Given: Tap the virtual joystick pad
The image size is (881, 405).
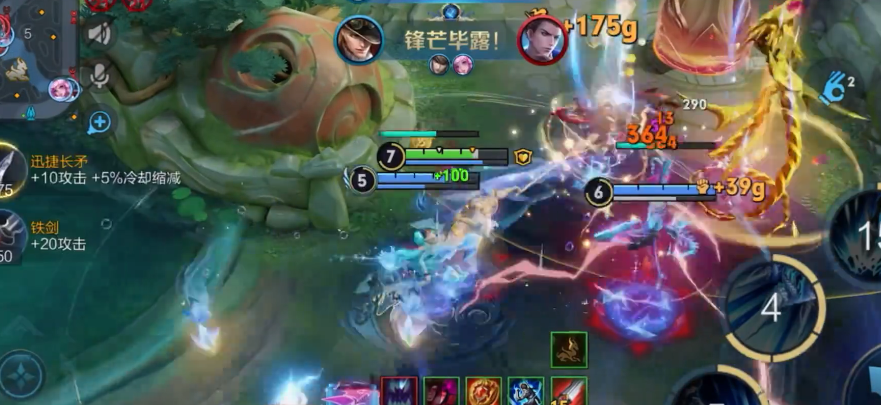Looking at the screenshot, I should (x=22, y=375).
